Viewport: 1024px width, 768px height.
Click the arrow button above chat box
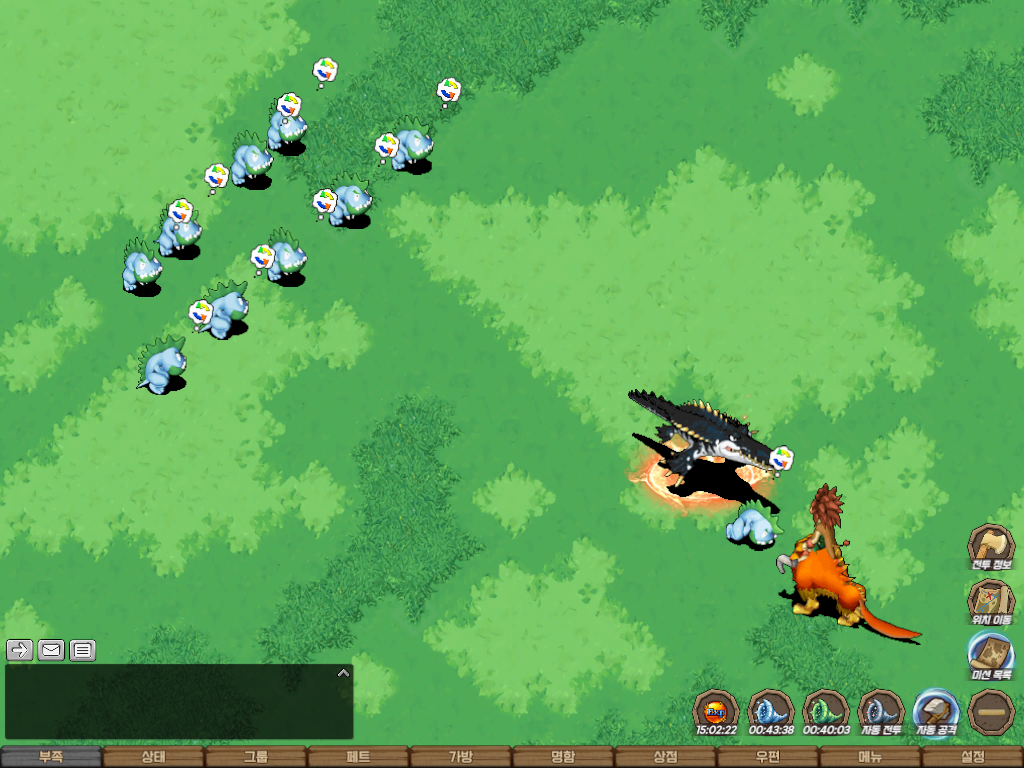pyautogui.click(x=19, y=650)
